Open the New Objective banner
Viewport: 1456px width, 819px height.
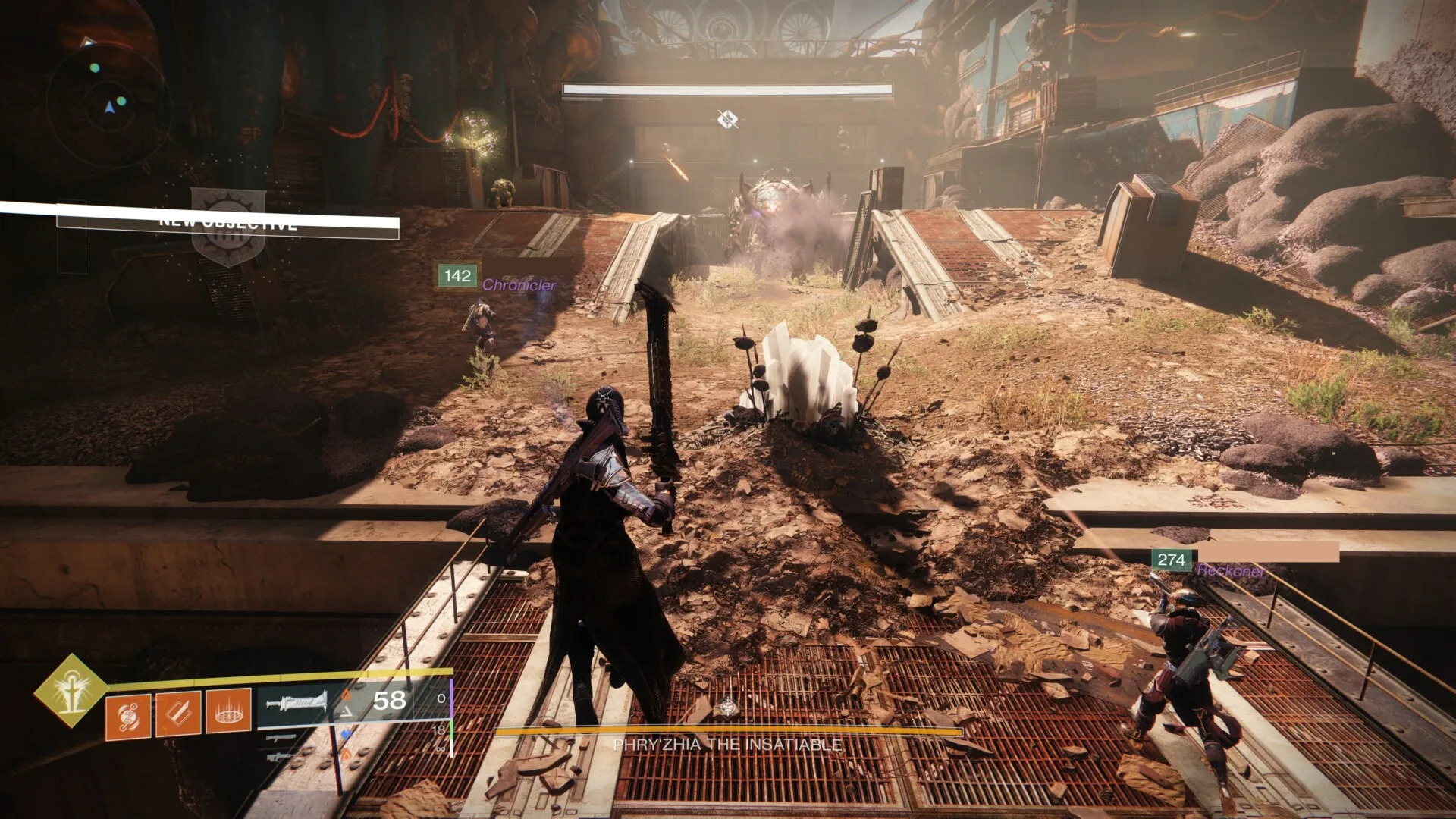coord(227,222)
